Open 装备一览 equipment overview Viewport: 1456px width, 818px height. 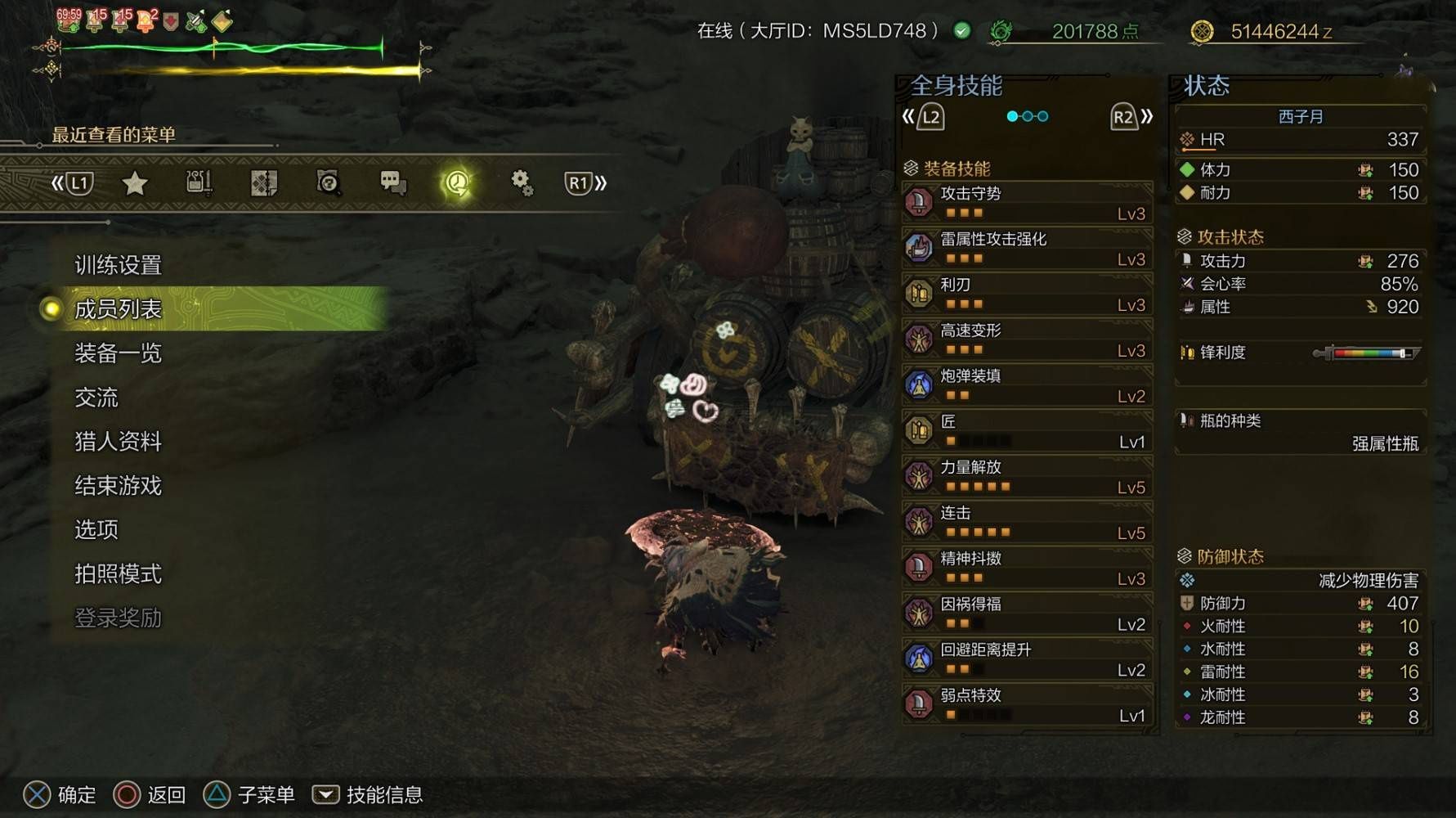(x=118, y=353)
